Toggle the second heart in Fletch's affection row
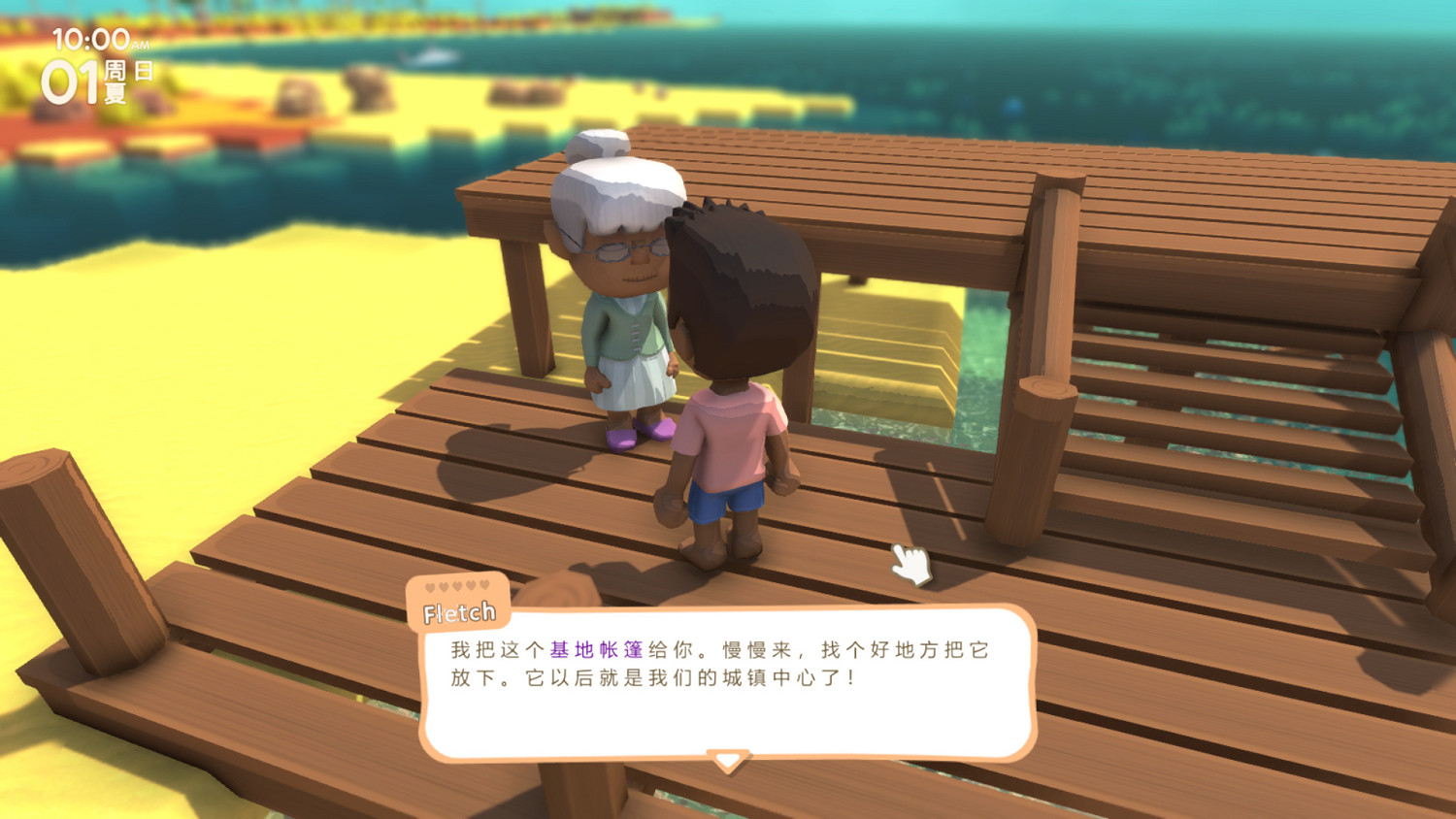The image size is (1456, 819). pos(443,585)
